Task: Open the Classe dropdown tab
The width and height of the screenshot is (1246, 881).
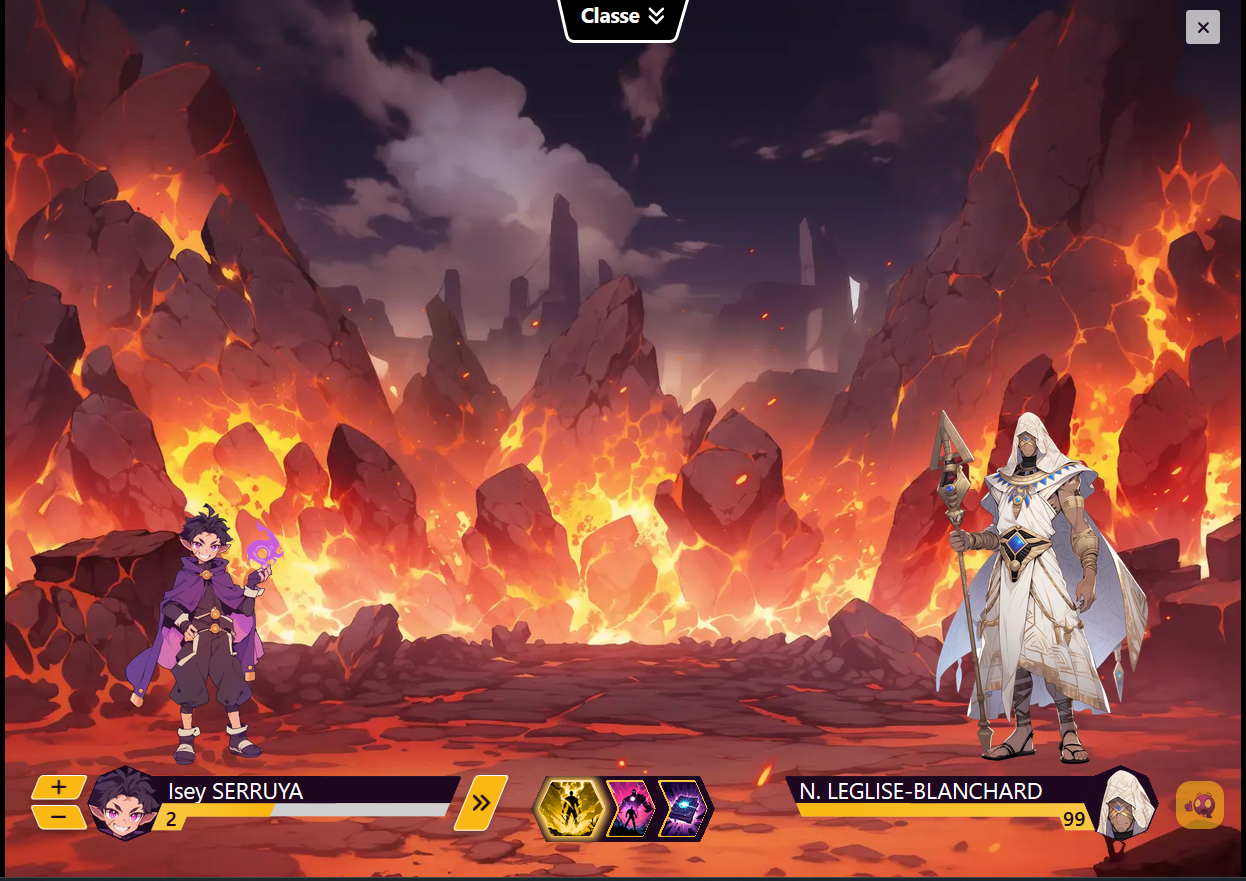Action: pos(623,17)
